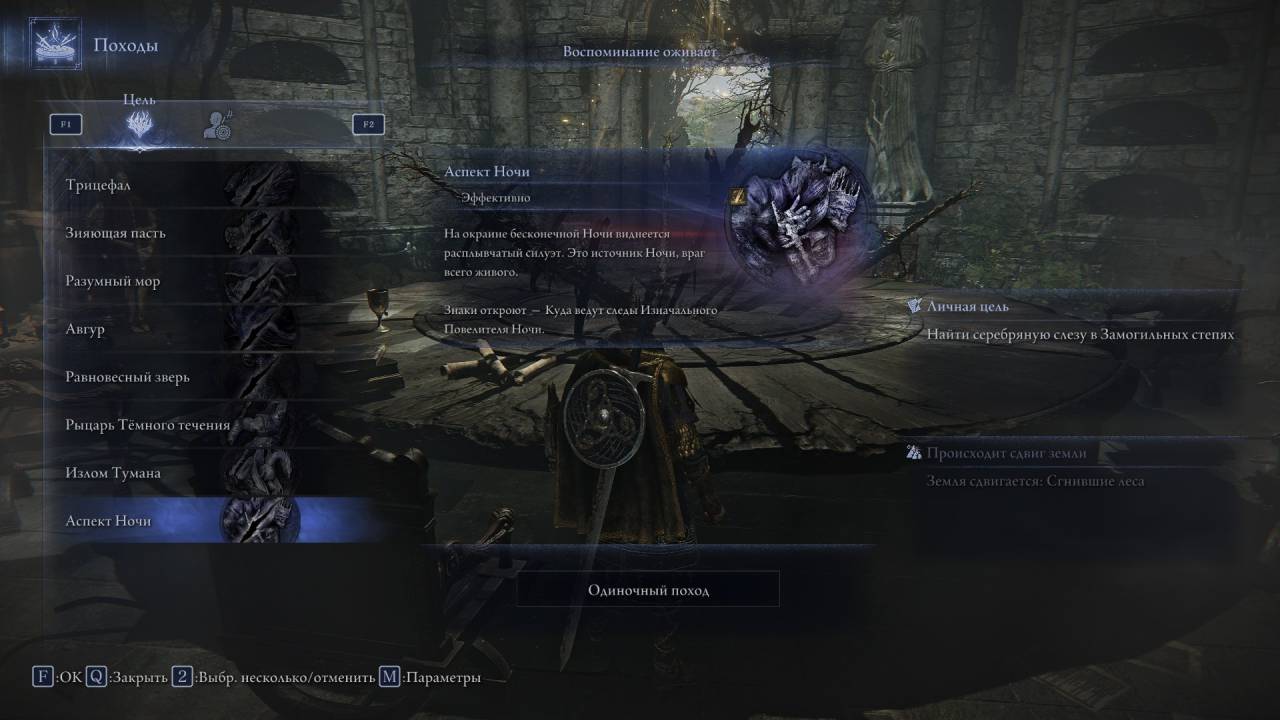Pick the Авгур expedition entry
The height and width of the screenshot is (720, 1280).
click(180, 329)
